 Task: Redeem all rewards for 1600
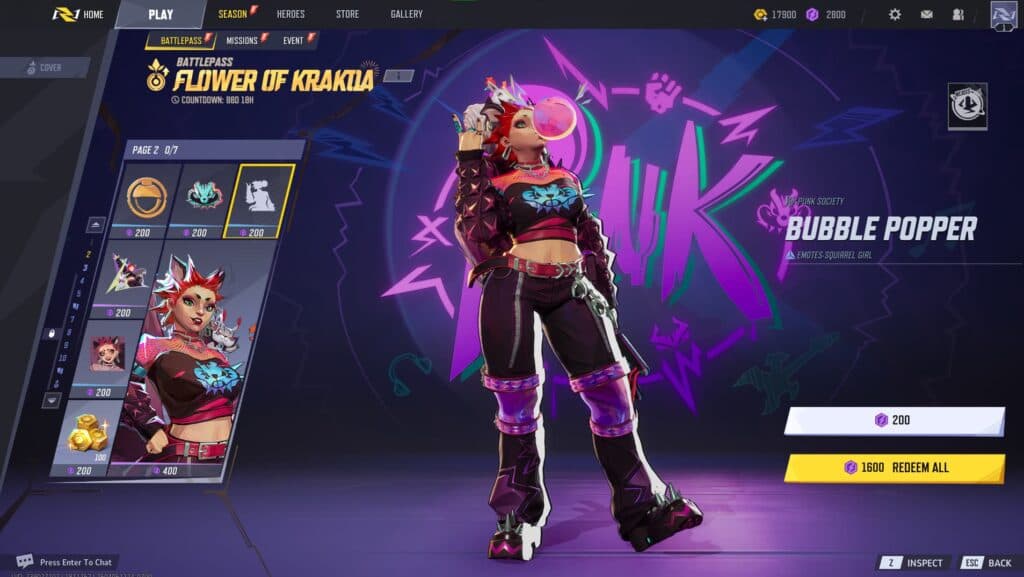tap(893, 467)
